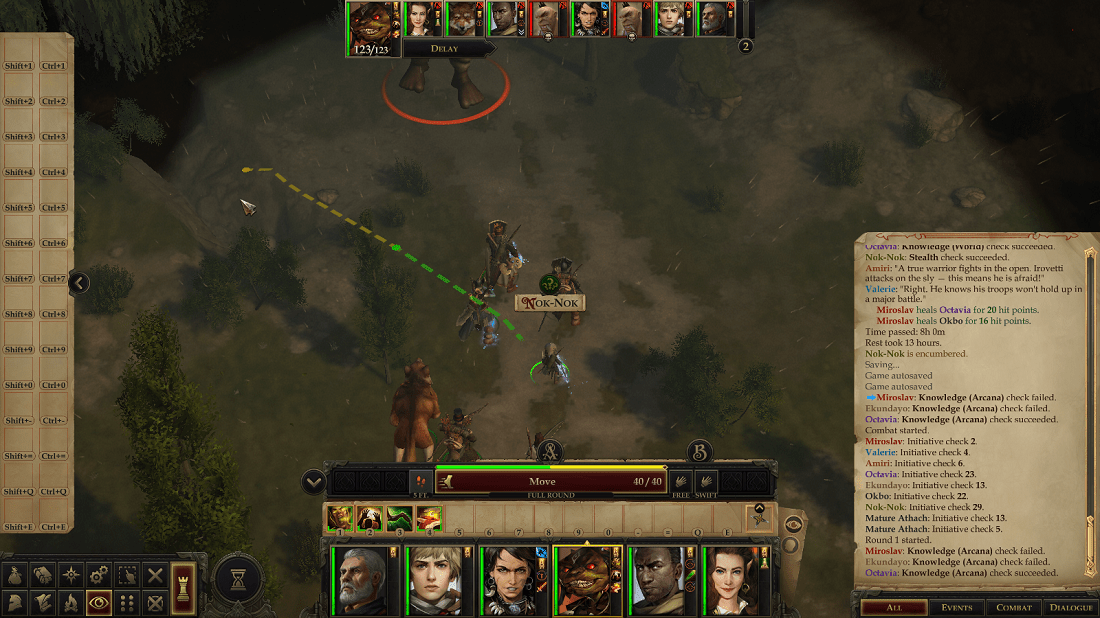
Task: Select the All log tab
Action: click(894, 607)
